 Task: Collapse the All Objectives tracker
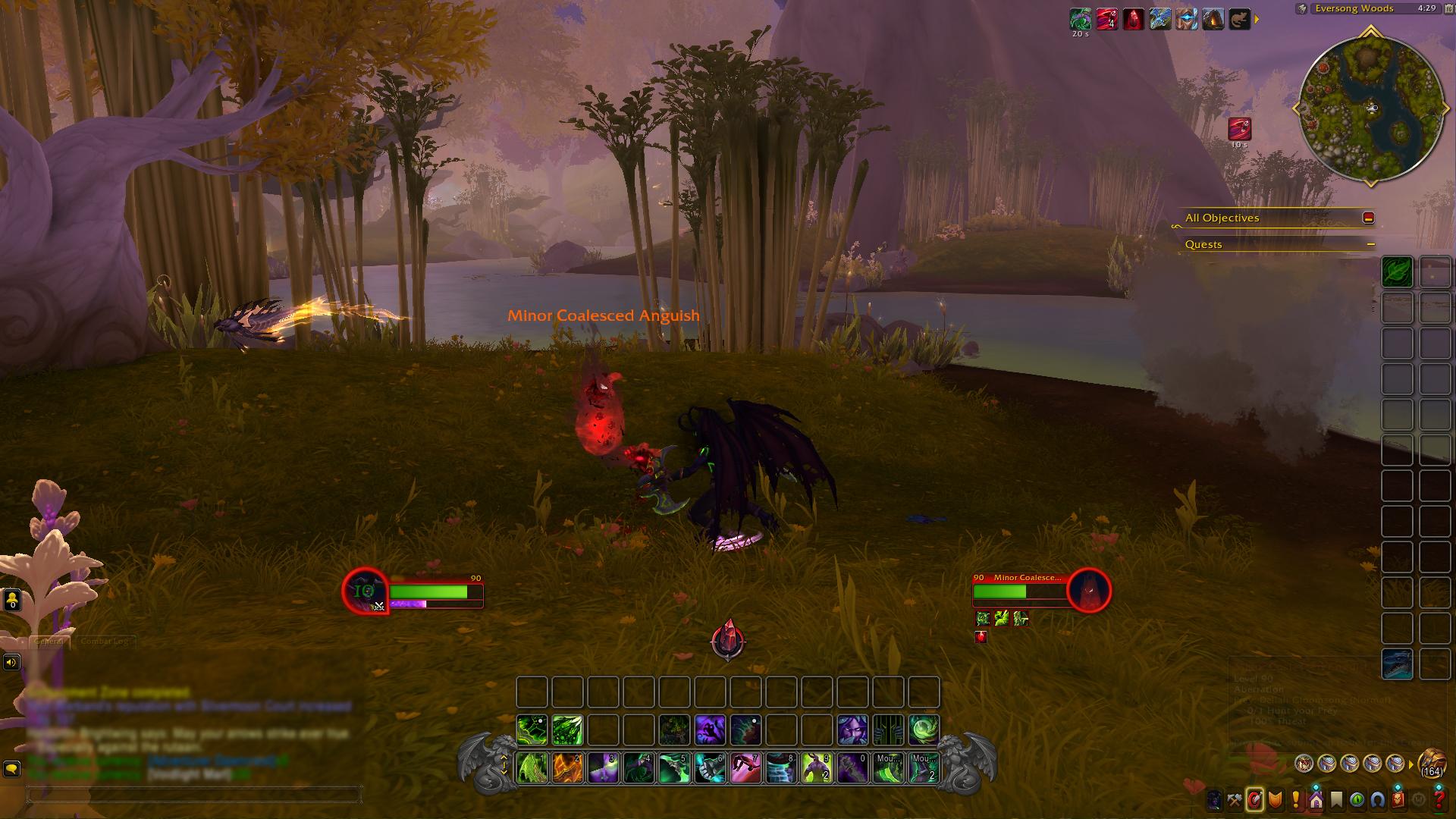pyautogui.click(x=1368, y=218)
